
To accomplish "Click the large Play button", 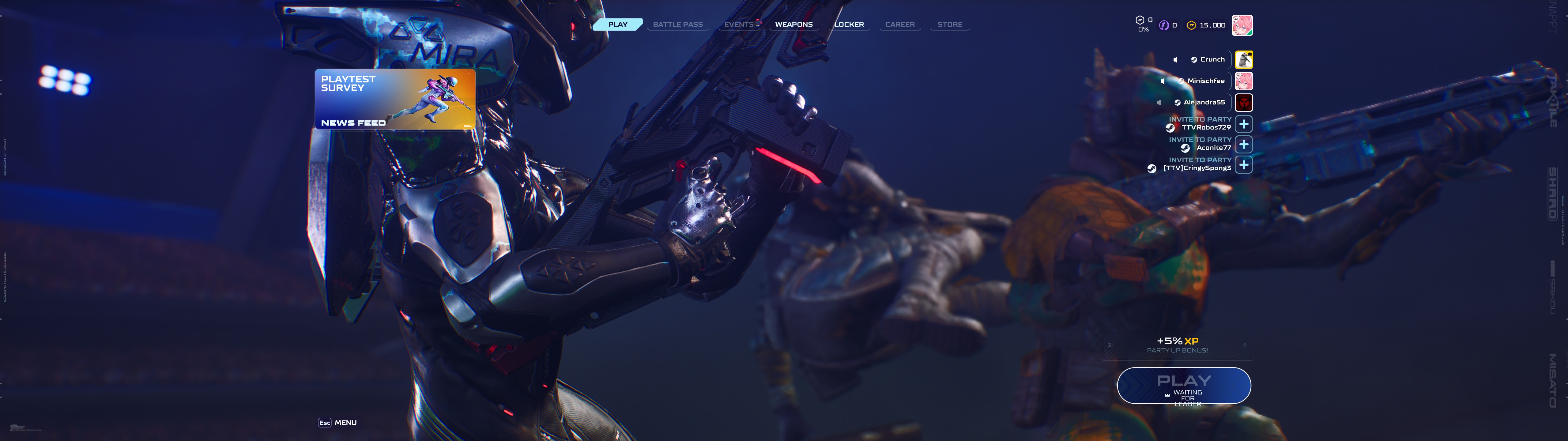I will (x=1184, y=385).
